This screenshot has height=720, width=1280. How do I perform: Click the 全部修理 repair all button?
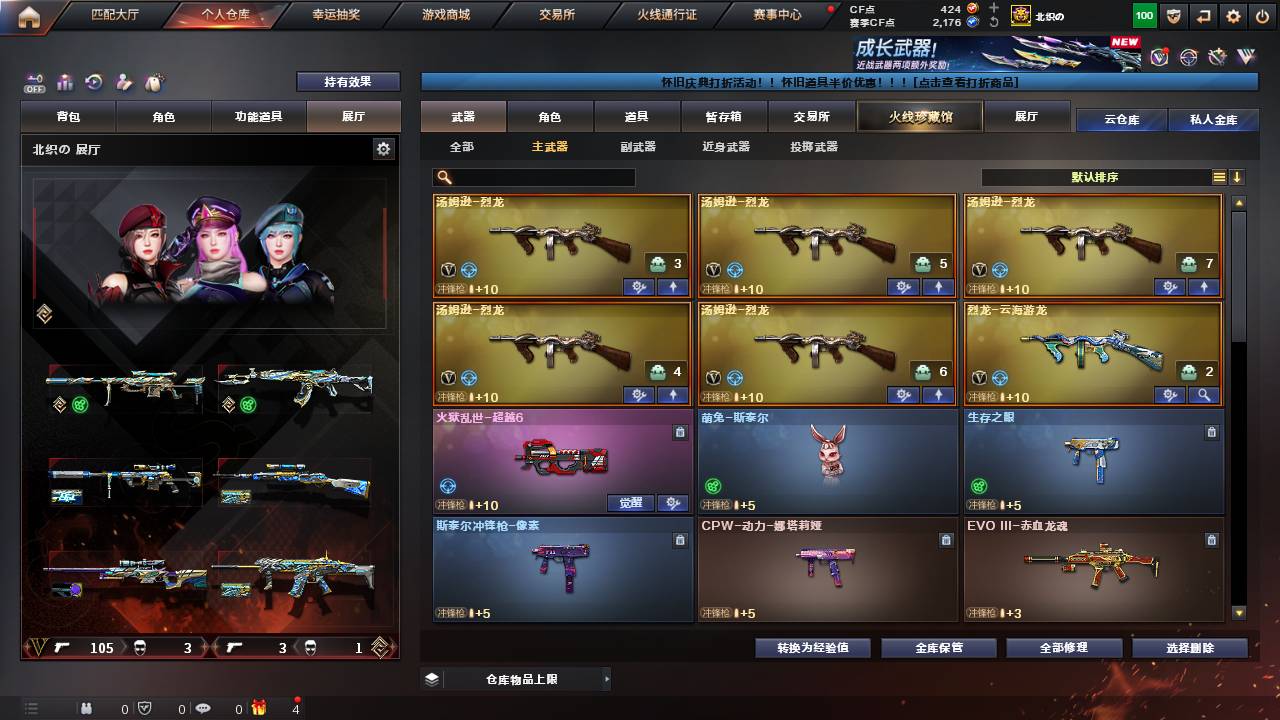(1063, 647)
